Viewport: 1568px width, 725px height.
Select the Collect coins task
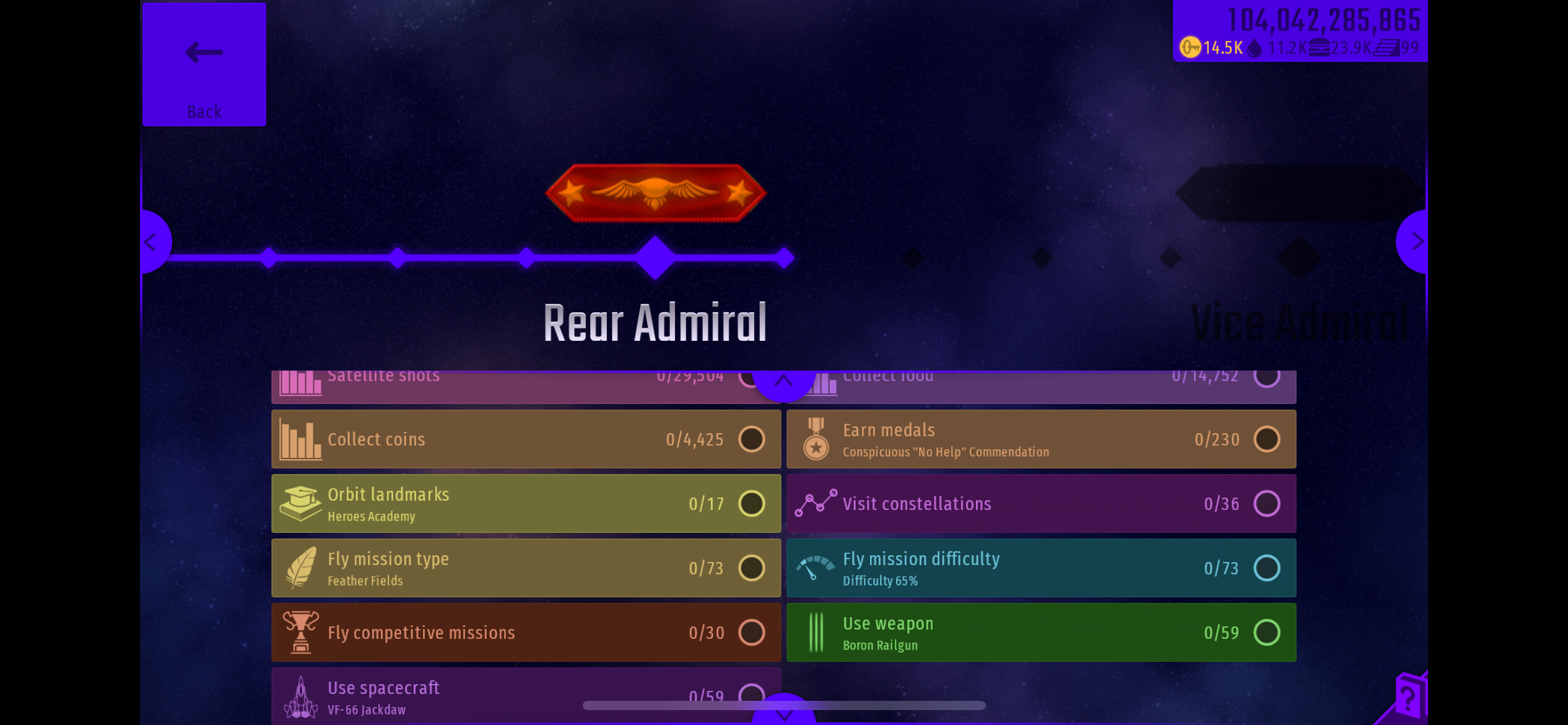[x=526, y=439]
